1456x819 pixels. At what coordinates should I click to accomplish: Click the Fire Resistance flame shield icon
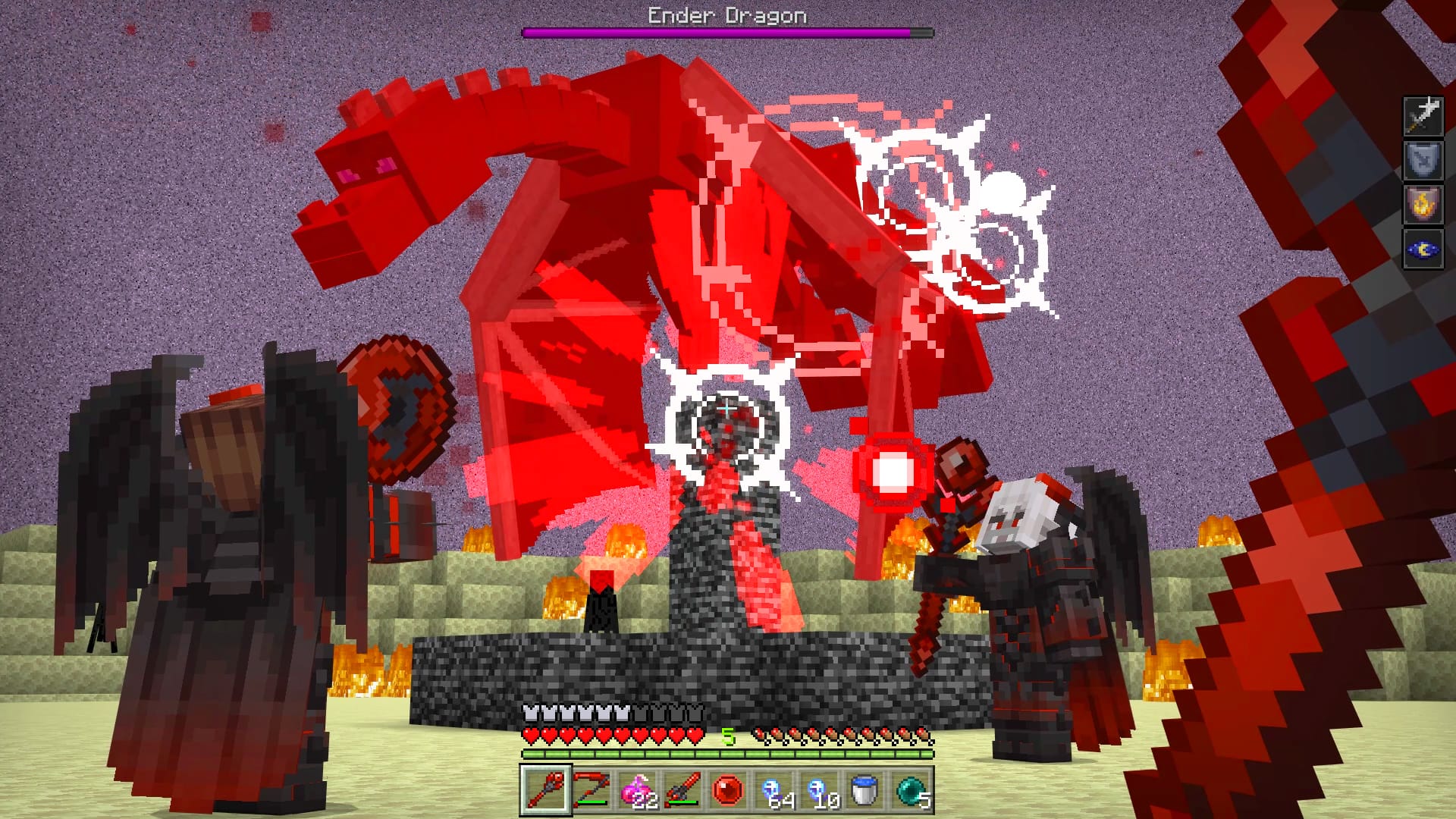(1423, 205)
